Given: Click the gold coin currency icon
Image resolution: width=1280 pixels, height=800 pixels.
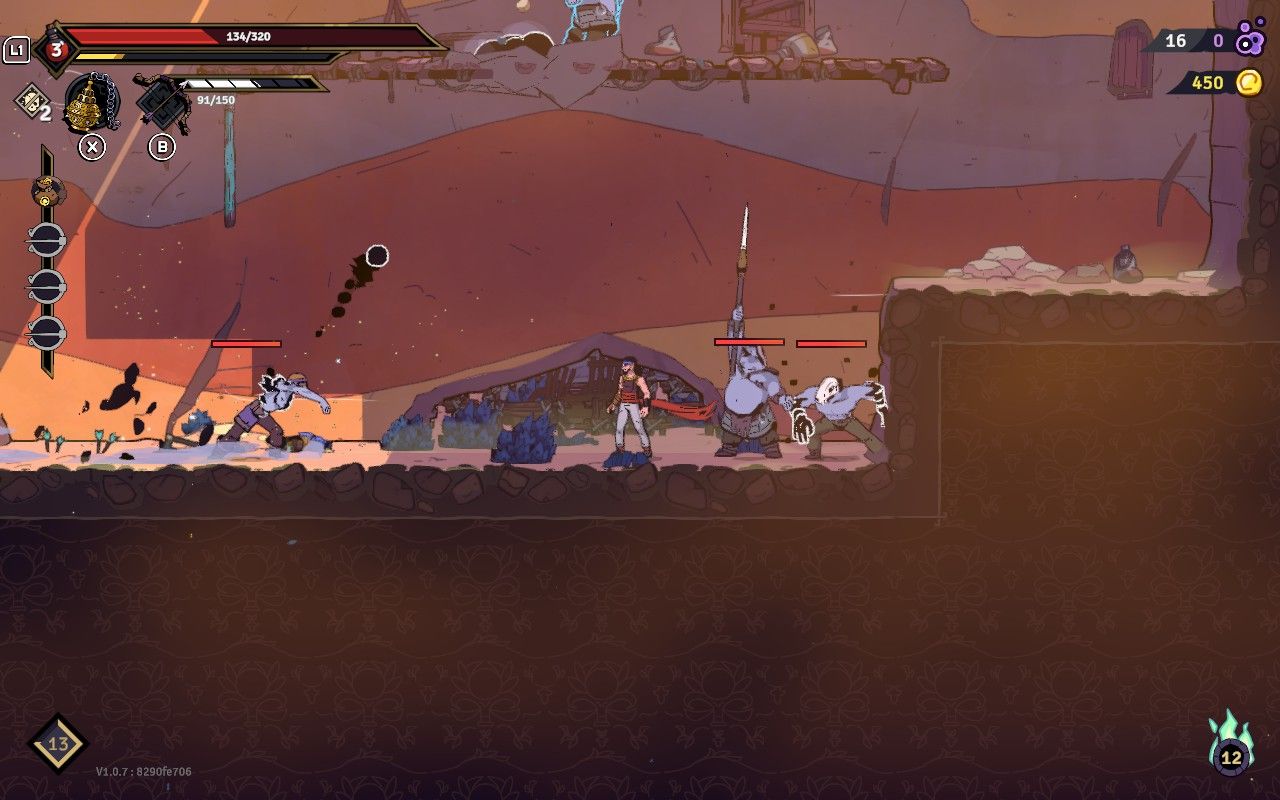Looking at the screenshot, I should (1249, 82).
